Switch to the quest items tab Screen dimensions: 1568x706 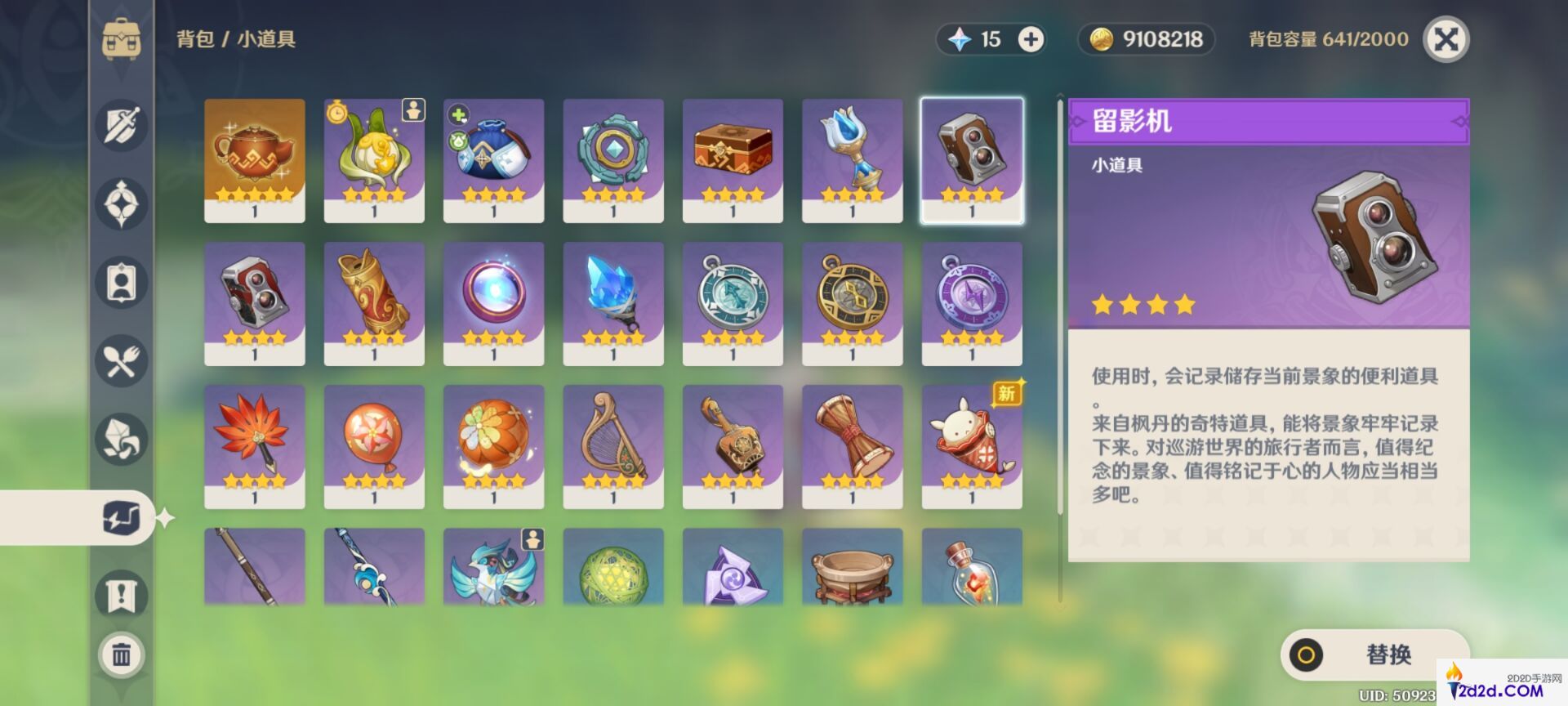[x=121, y=595]
